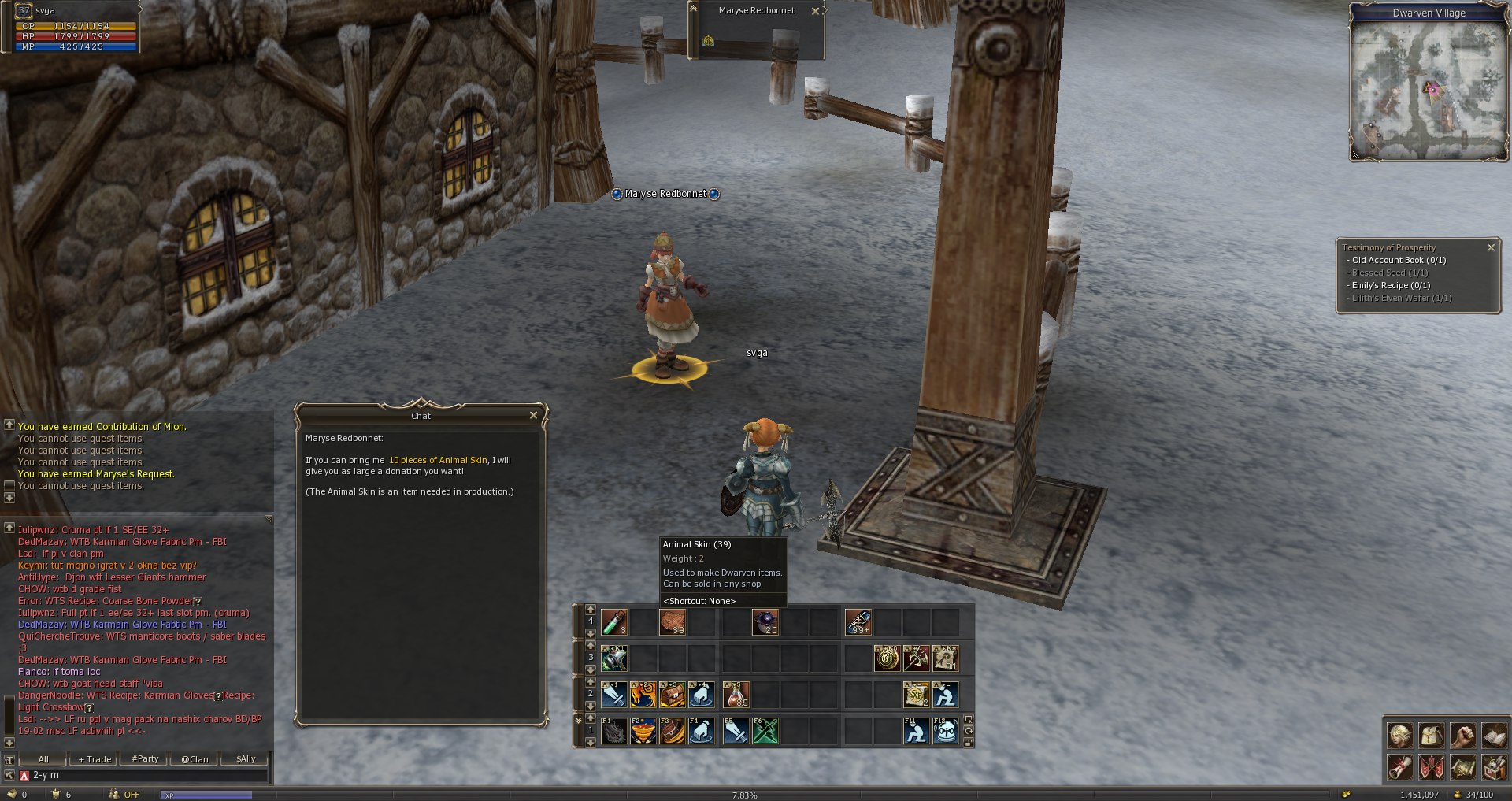Close the Maryse Redbonnet chat dialog
This screenshot has width=1512, height=801.
pyautogui.click(x=533, y=416)
